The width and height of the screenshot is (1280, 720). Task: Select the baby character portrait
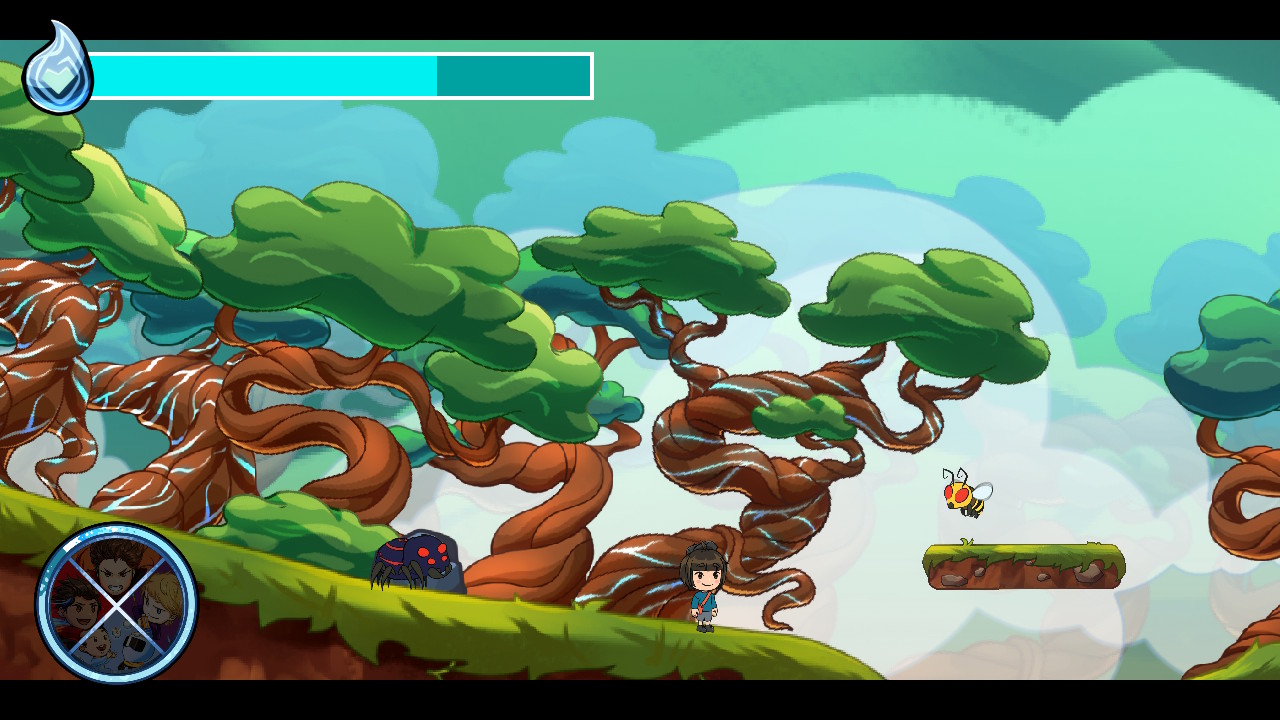[x=97, y=643]
